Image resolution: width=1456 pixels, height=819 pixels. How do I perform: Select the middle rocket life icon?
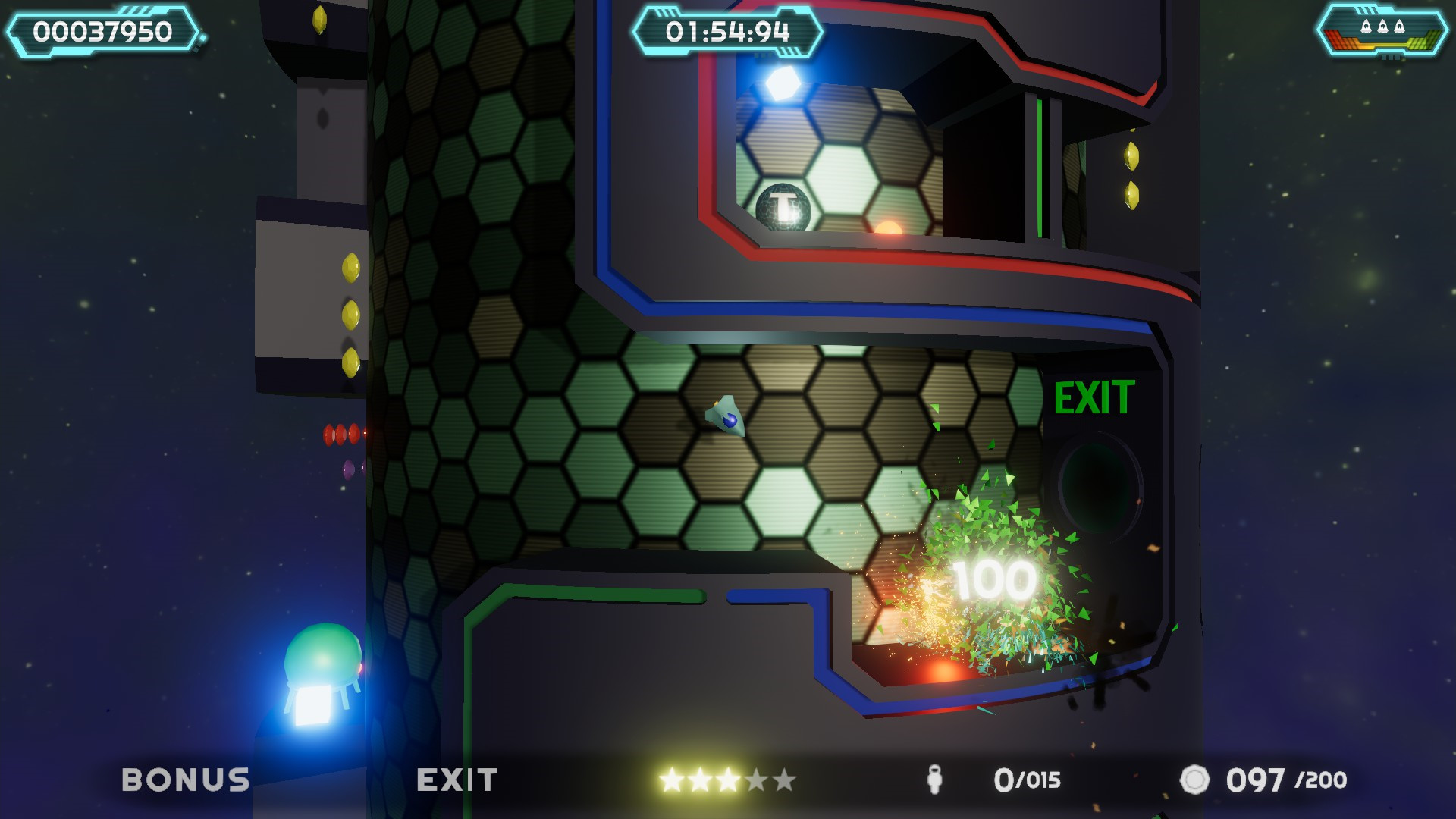point(1383,27)
